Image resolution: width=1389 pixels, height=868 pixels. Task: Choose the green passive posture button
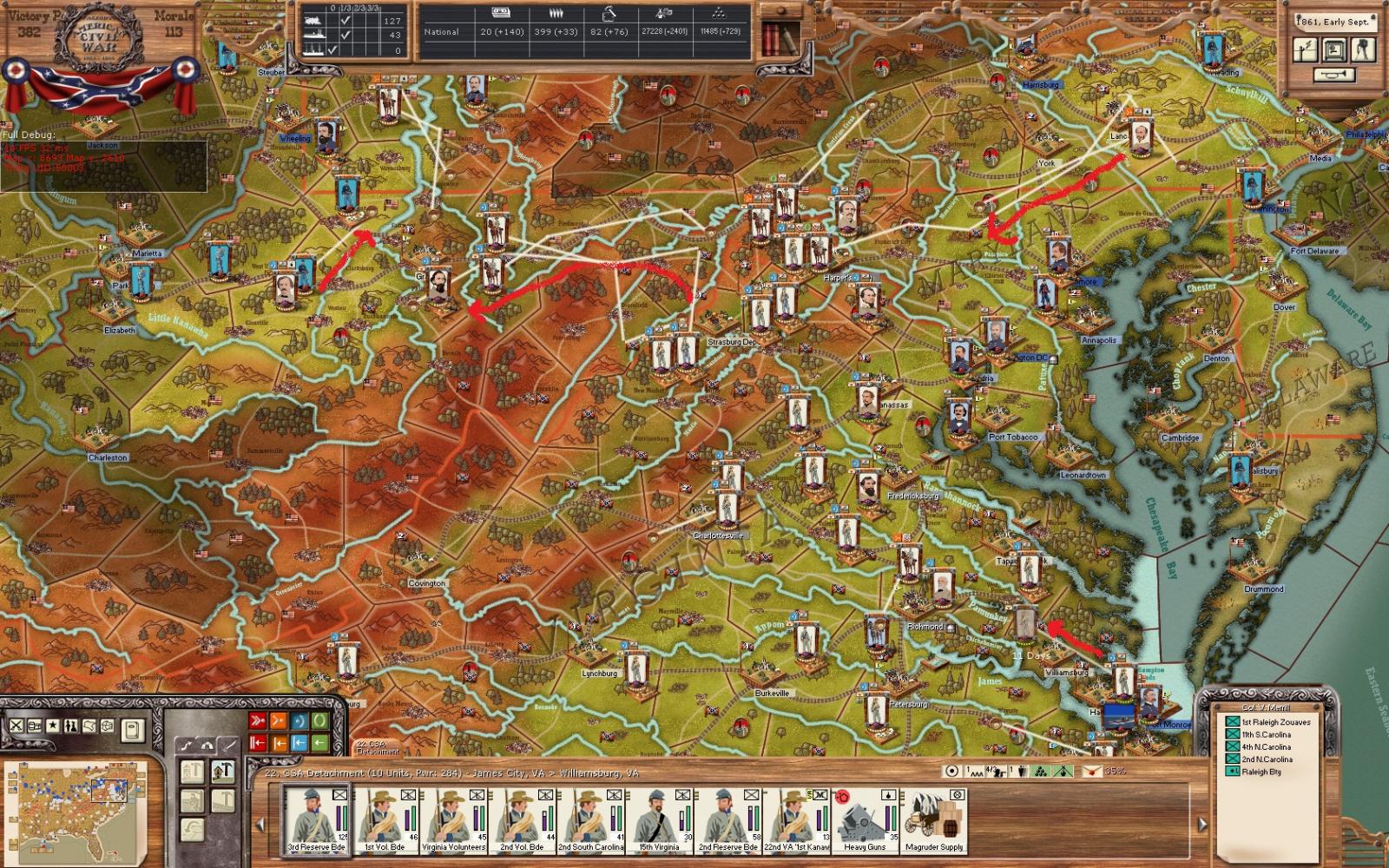320,721
